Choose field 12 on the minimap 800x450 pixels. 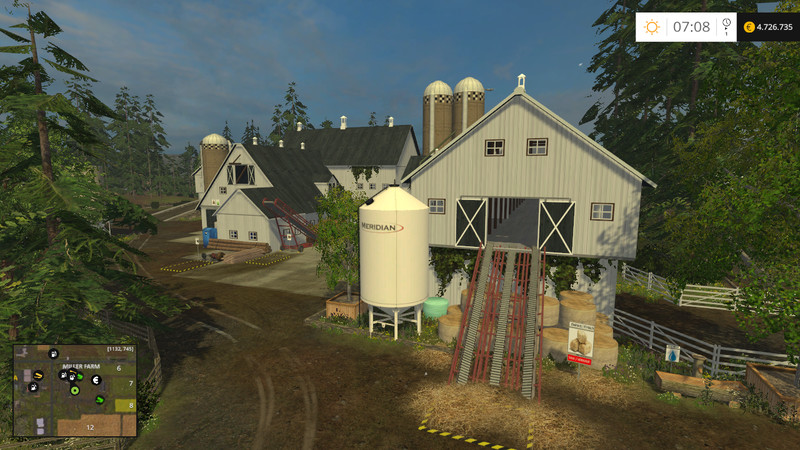coord(89,426)
